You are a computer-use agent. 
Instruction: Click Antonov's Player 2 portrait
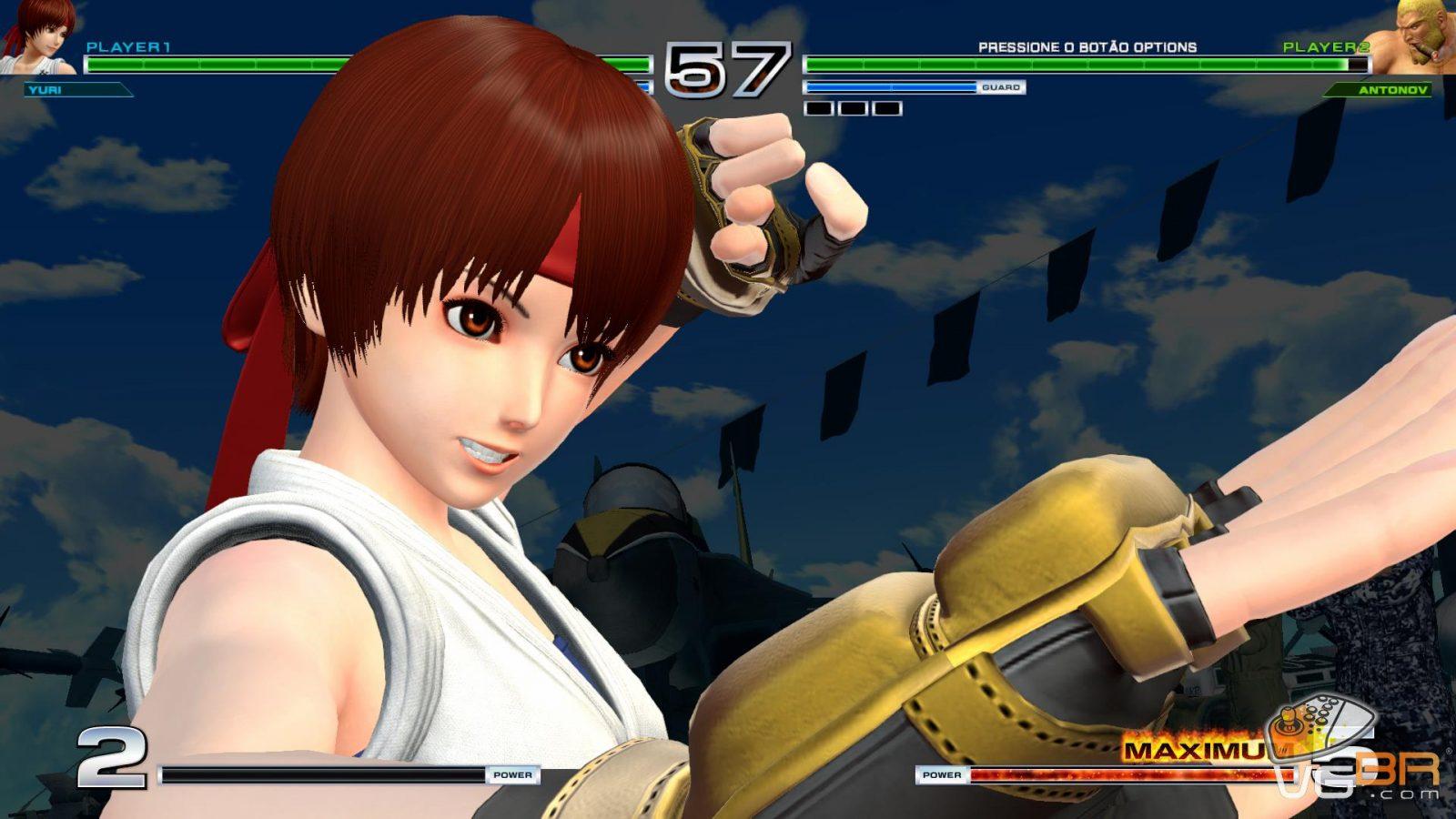[x=1414, y=38]
